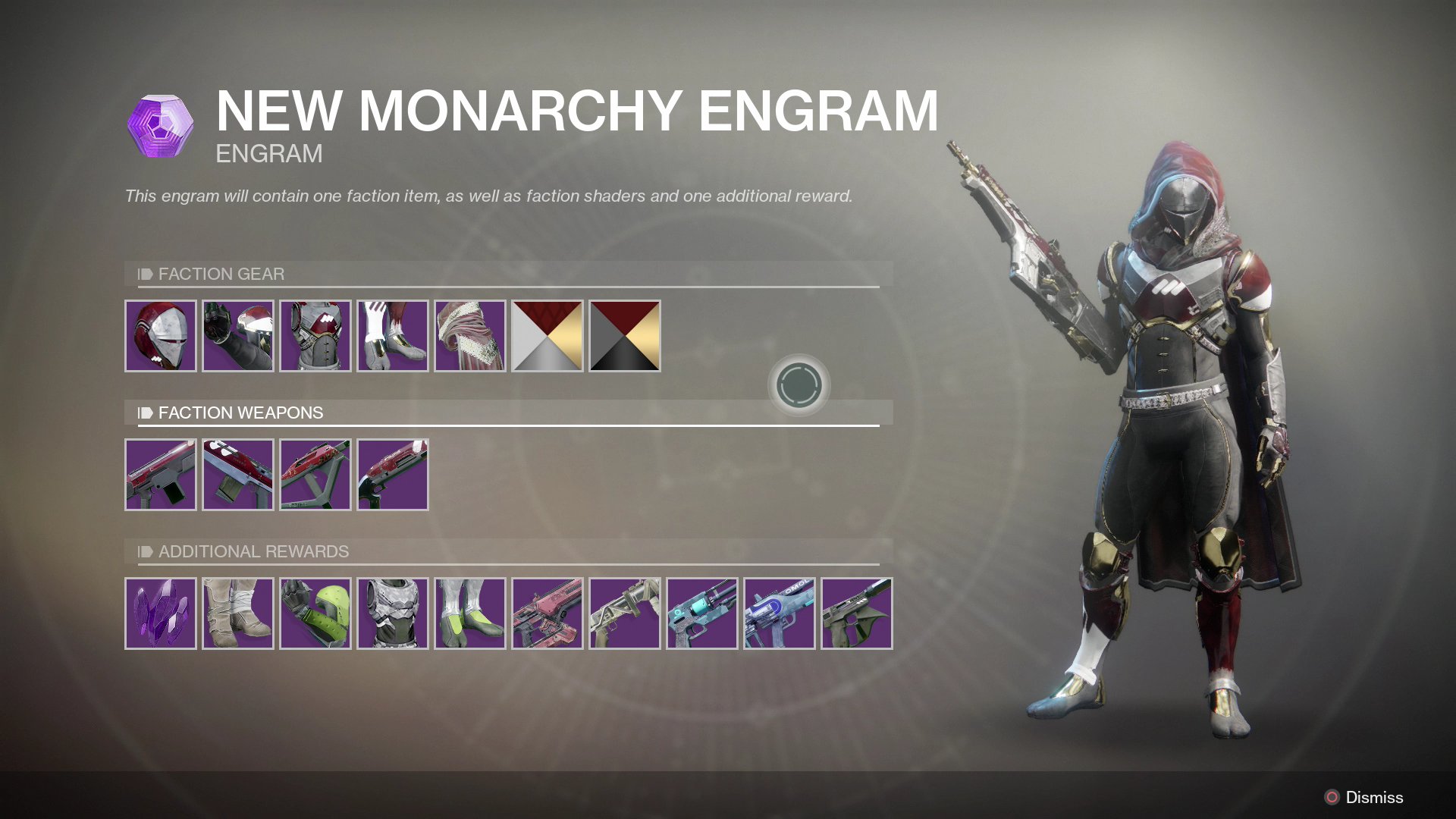Select the gauntlets under Faction Gear
This screenshot has width=1456, height=819.
(237, 335)
